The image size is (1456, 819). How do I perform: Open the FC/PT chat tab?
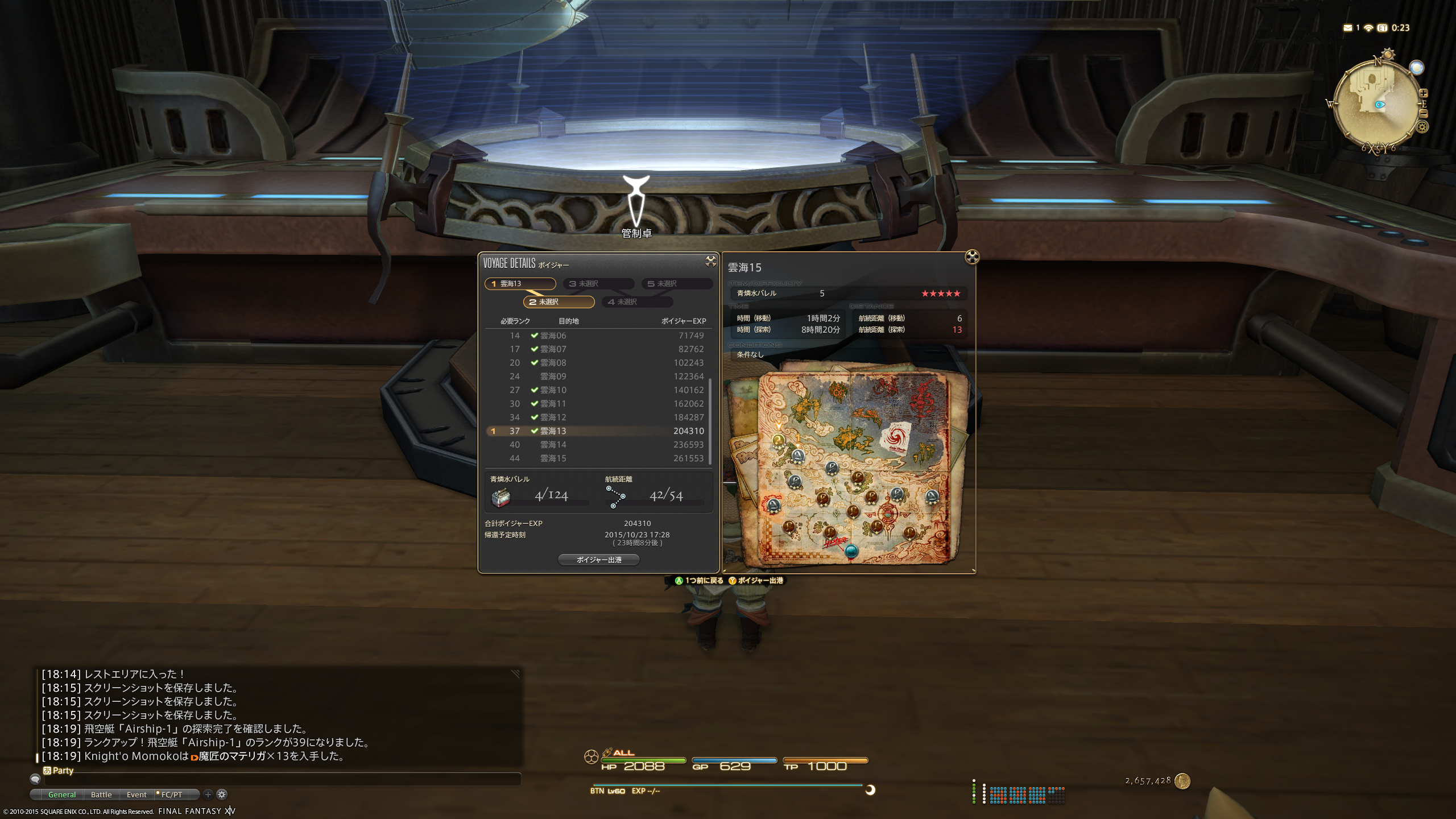[171, 795]
